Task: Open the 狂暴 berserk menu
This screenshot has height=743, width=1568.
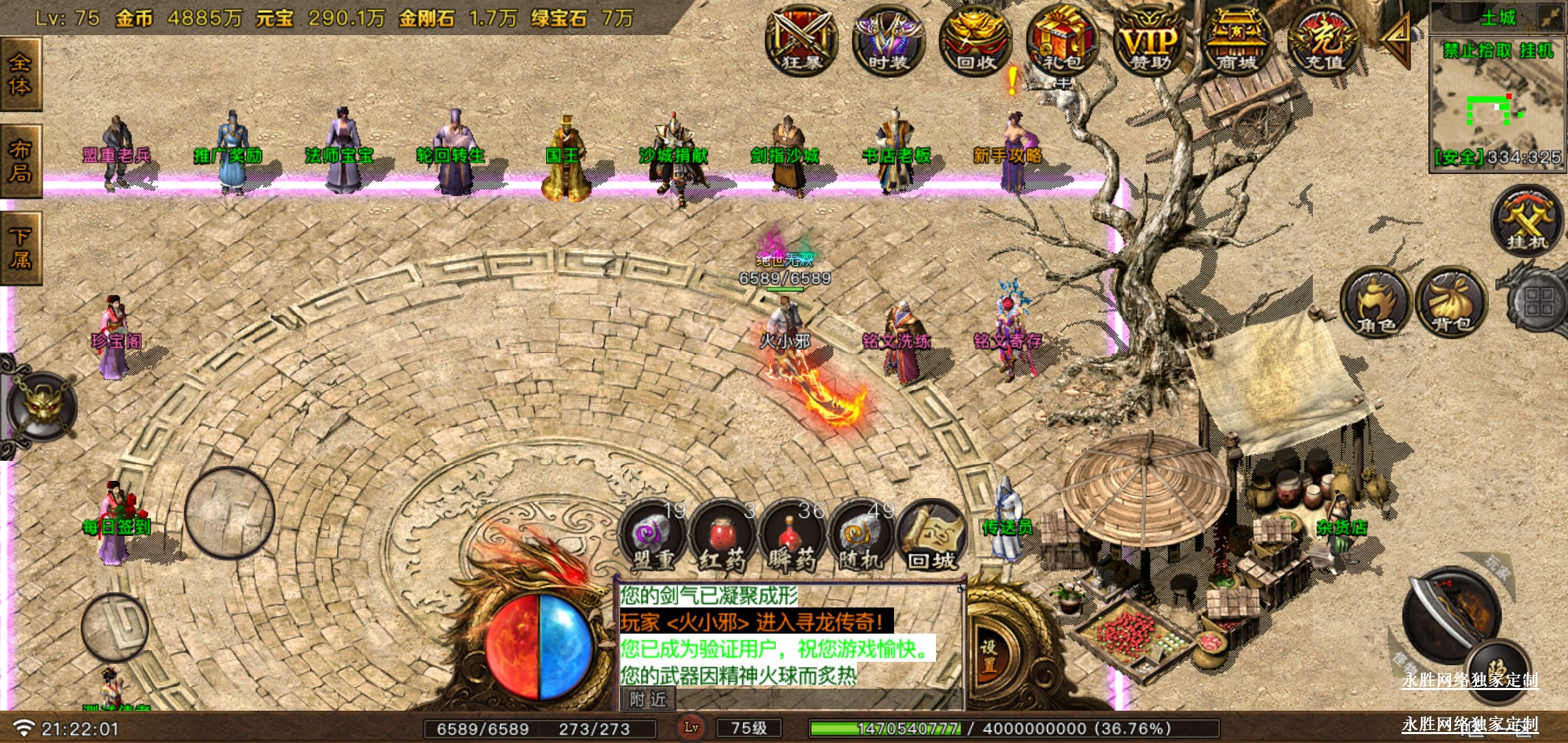Action: 801,41
